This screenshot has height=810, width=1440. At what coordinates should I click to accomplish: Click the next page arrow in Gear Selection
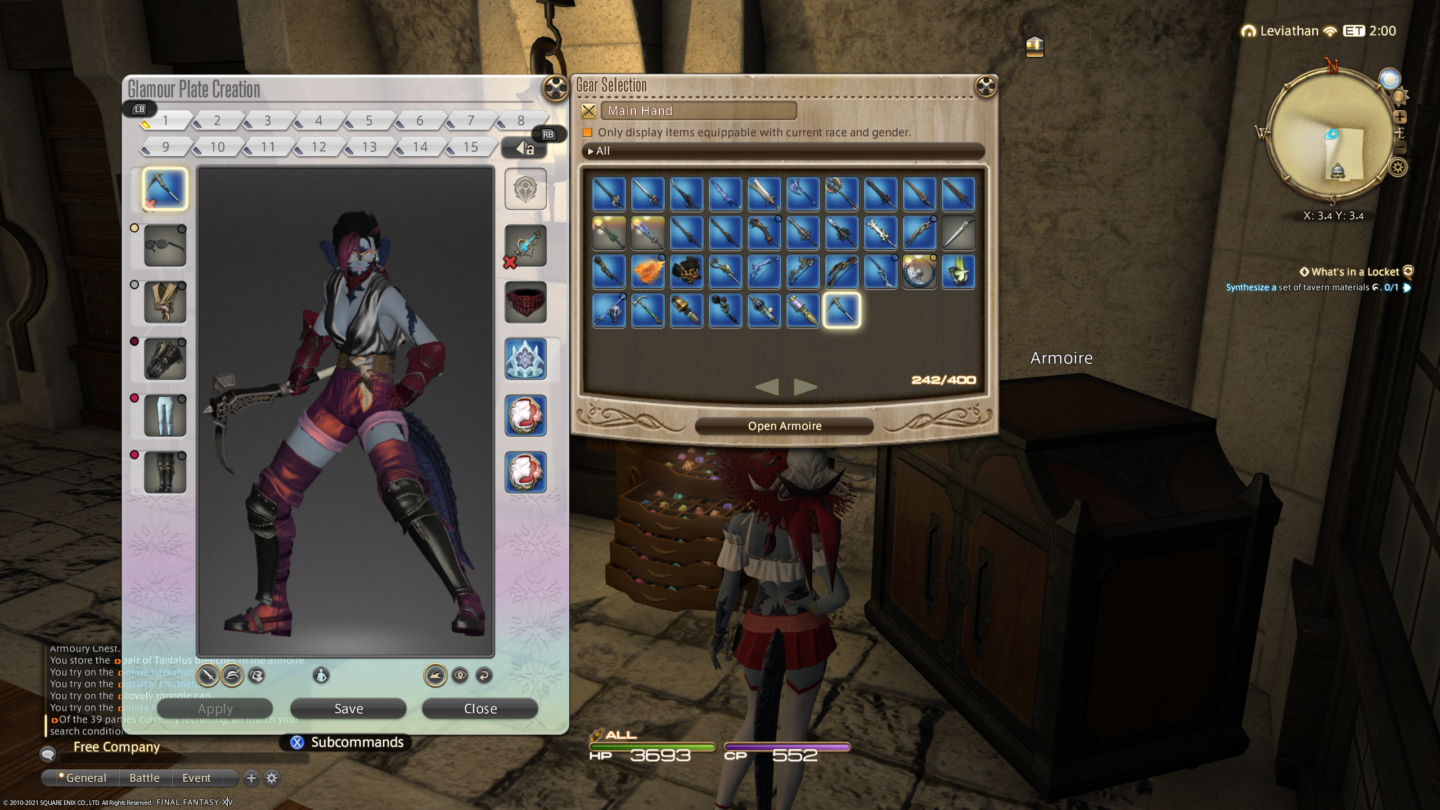pyautogui.click(x=805, y=387)
